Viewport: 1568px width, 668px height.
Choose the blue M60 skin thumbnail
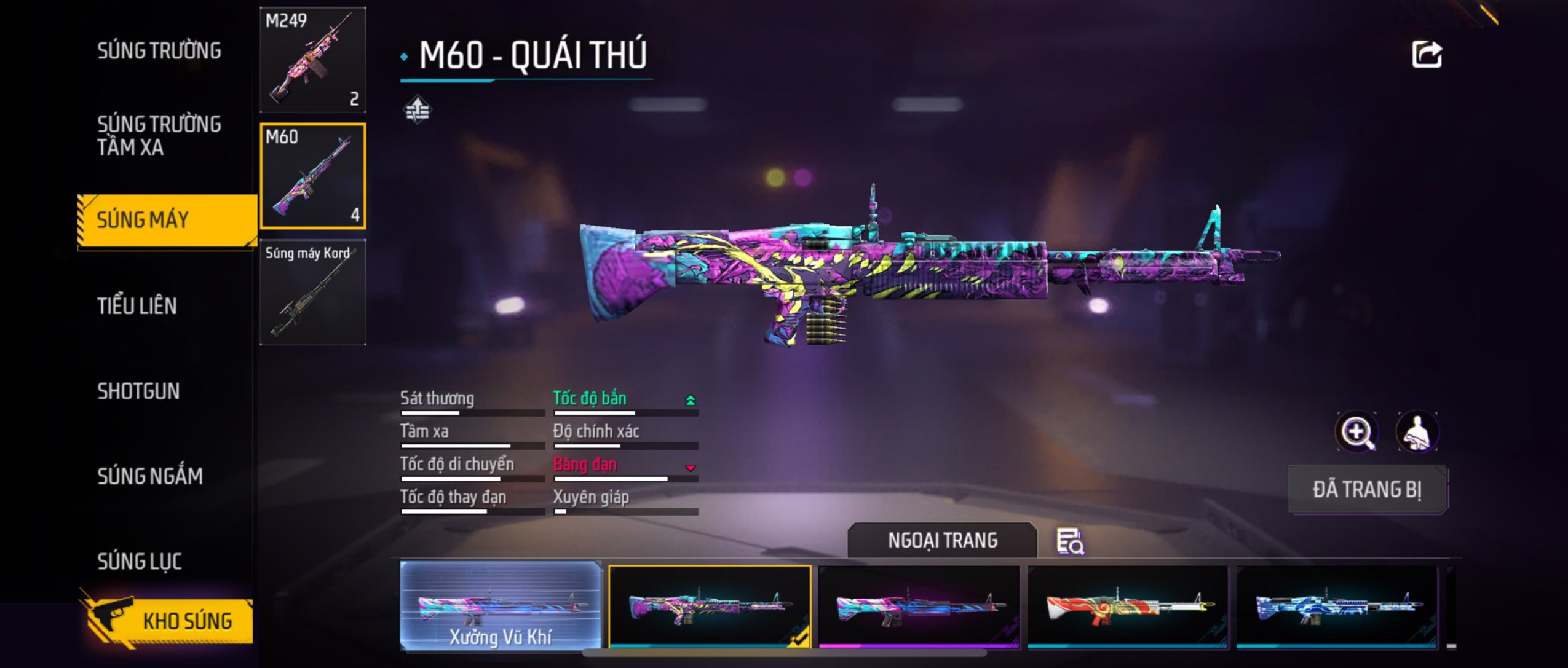[x=1337, y=606]
